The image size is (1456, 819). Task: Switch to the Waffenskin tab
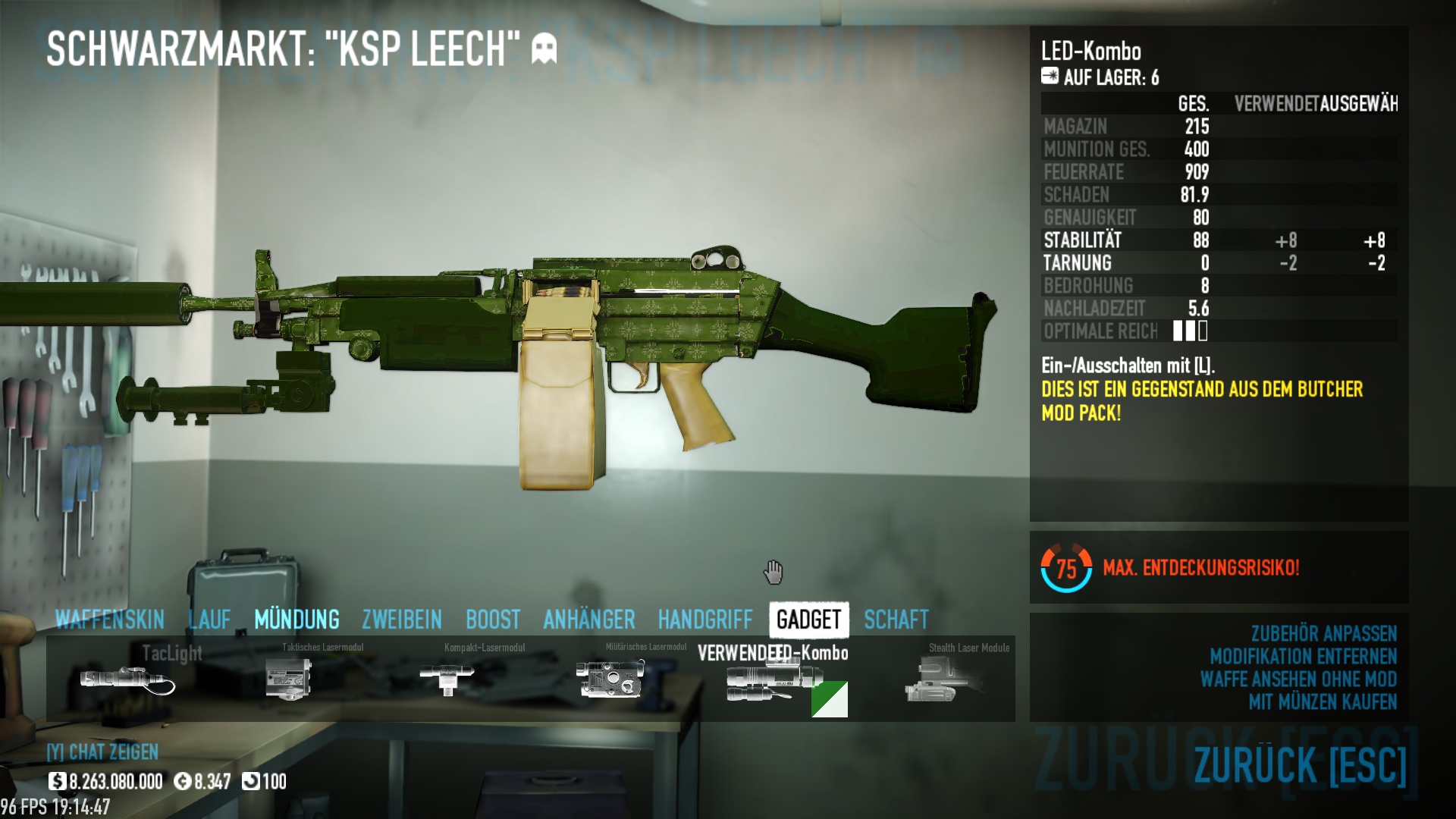110,620
